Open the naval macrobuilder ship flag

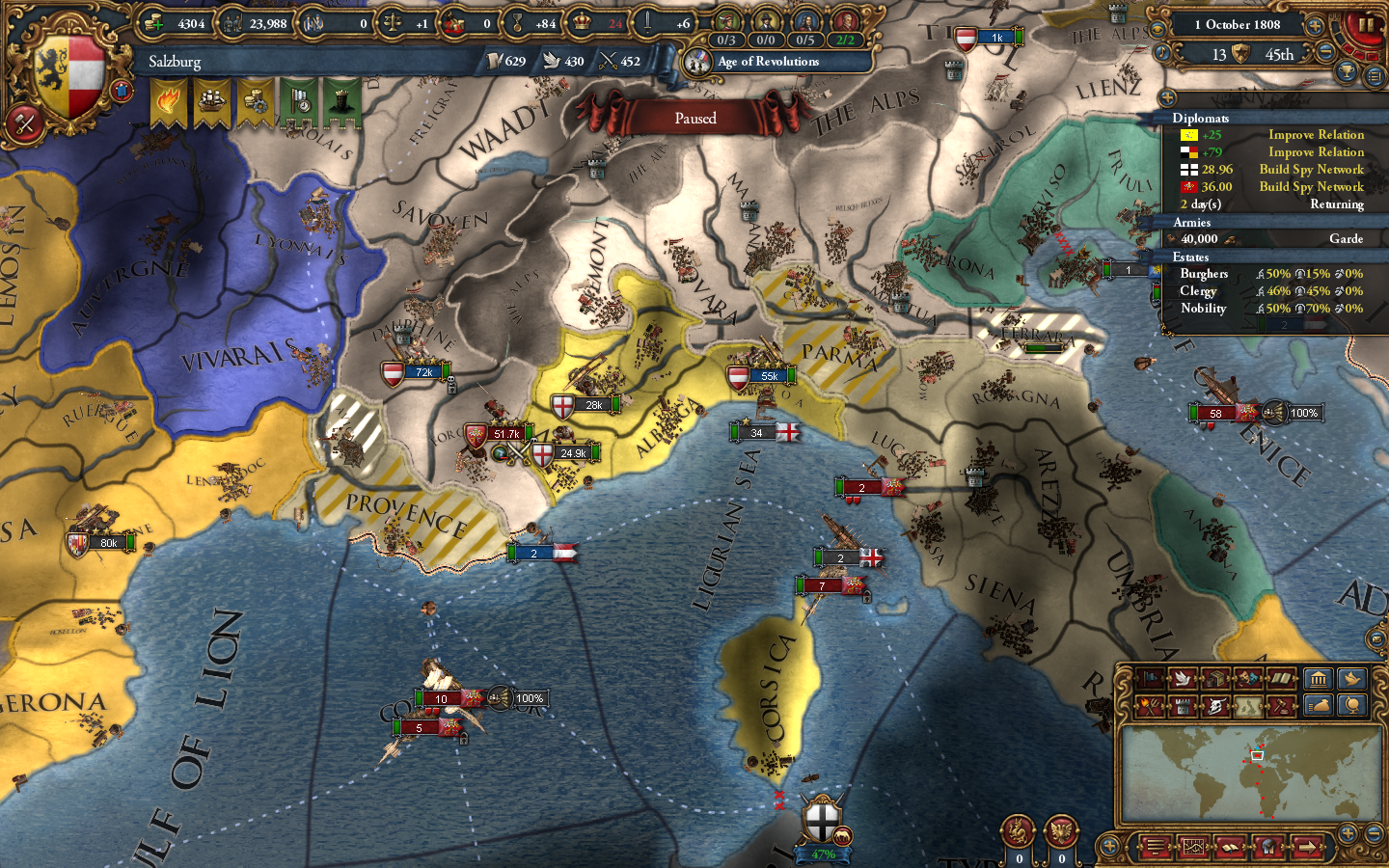coord(214,102)
